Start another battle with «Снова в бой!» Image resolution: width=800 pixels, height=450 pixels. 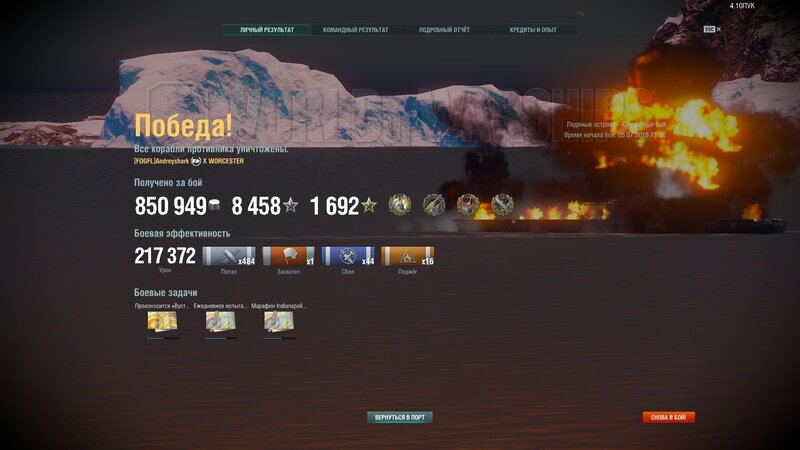tap(669, 417)
